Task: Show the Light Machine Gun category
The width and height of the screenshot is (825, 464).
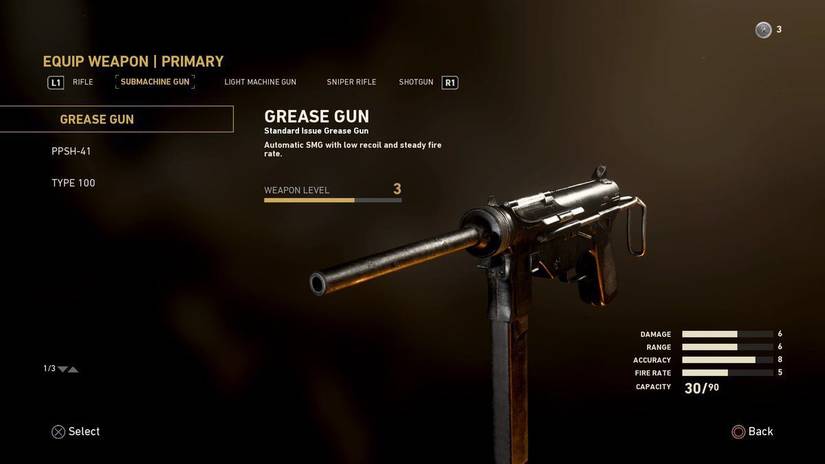Action: pos(260,82)
